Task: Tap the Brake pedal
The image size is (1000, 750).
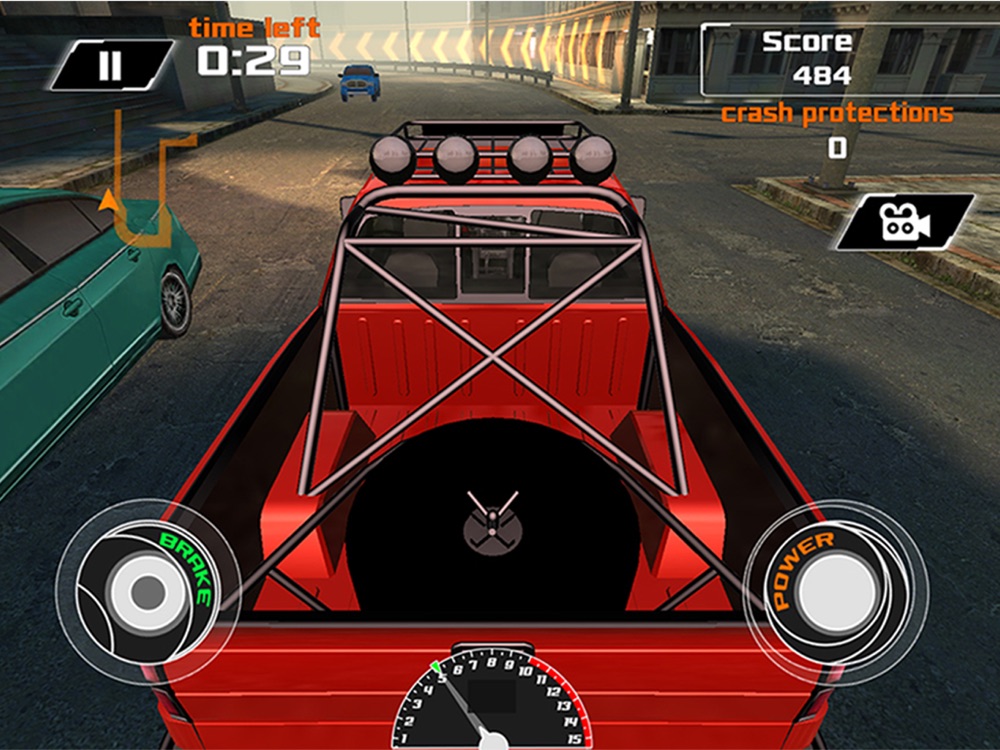Action: [146, 592]
